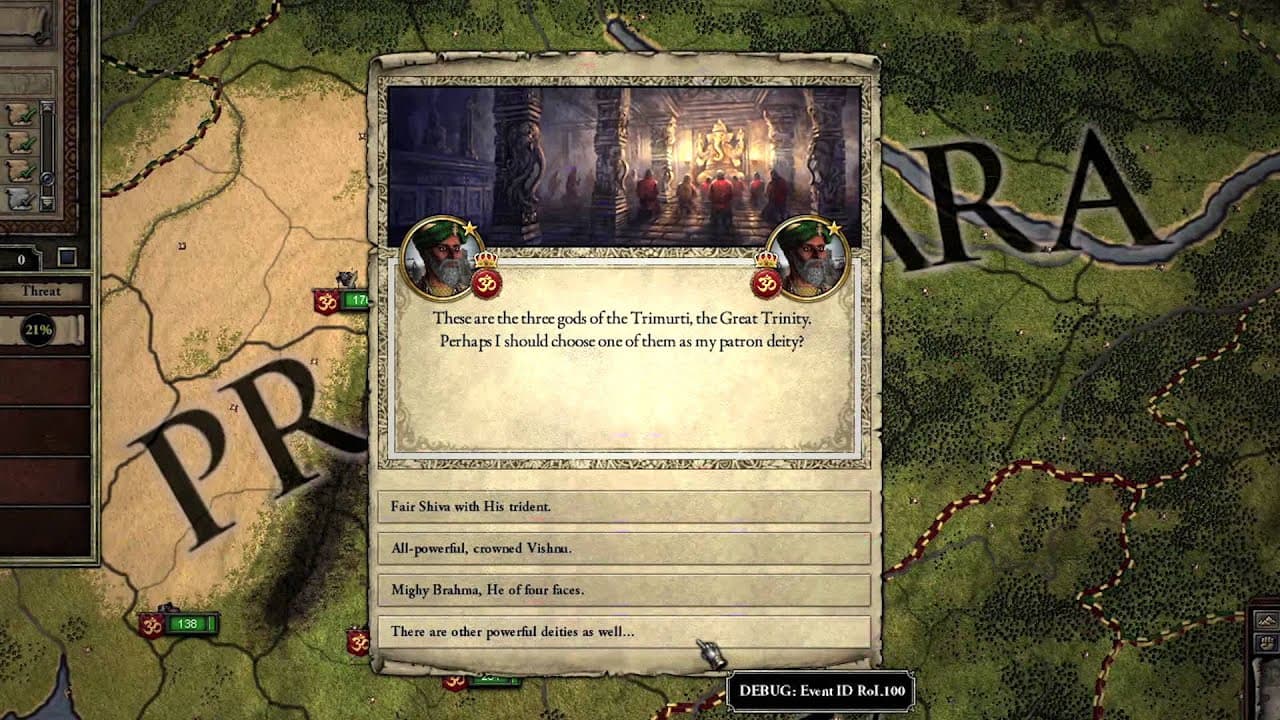Choose 'There are other powerful deities as well'
The height and width of the screenshot is (720, 1280).
[624, 632]
